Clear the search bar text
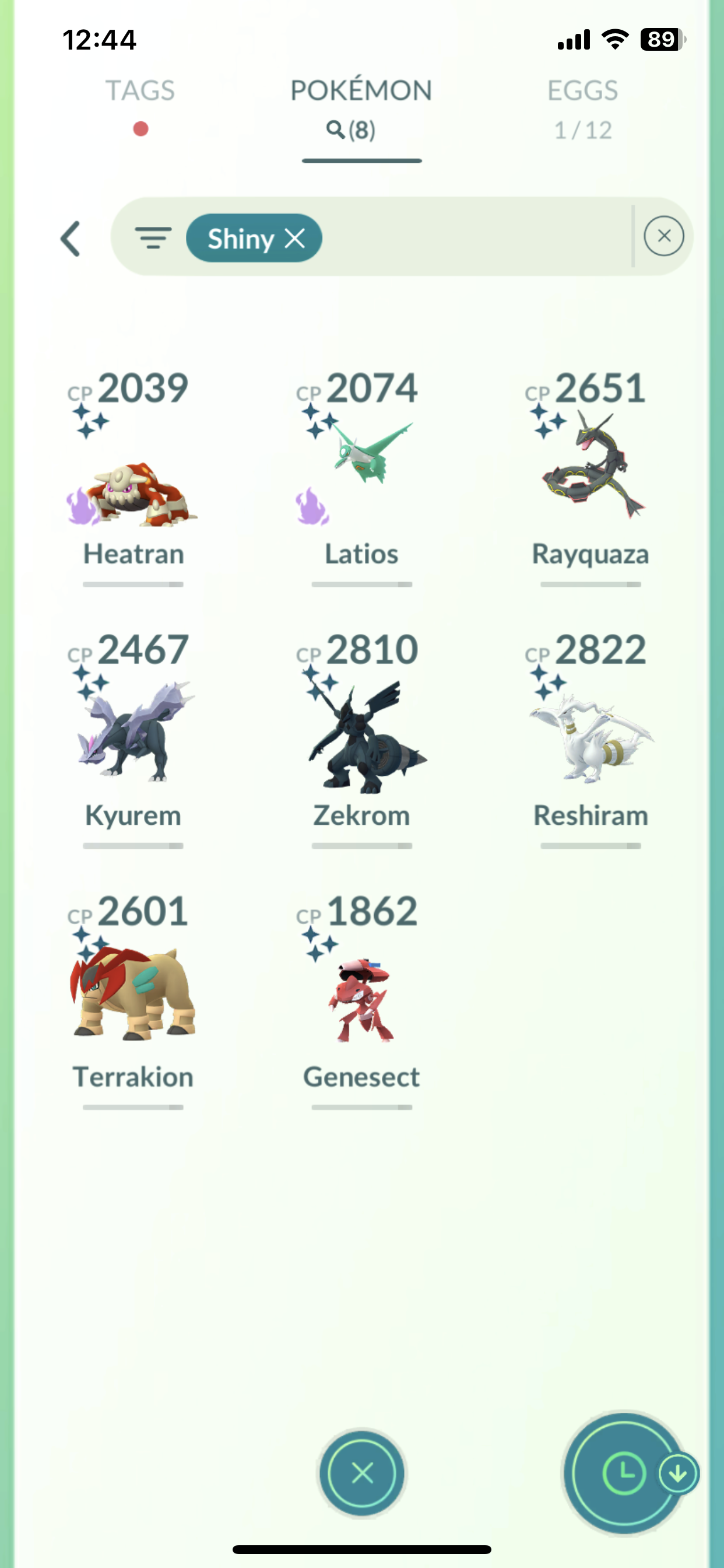The width and height of the screenshot is (724, 1568). pyautogui.click(x=664, y=236)
